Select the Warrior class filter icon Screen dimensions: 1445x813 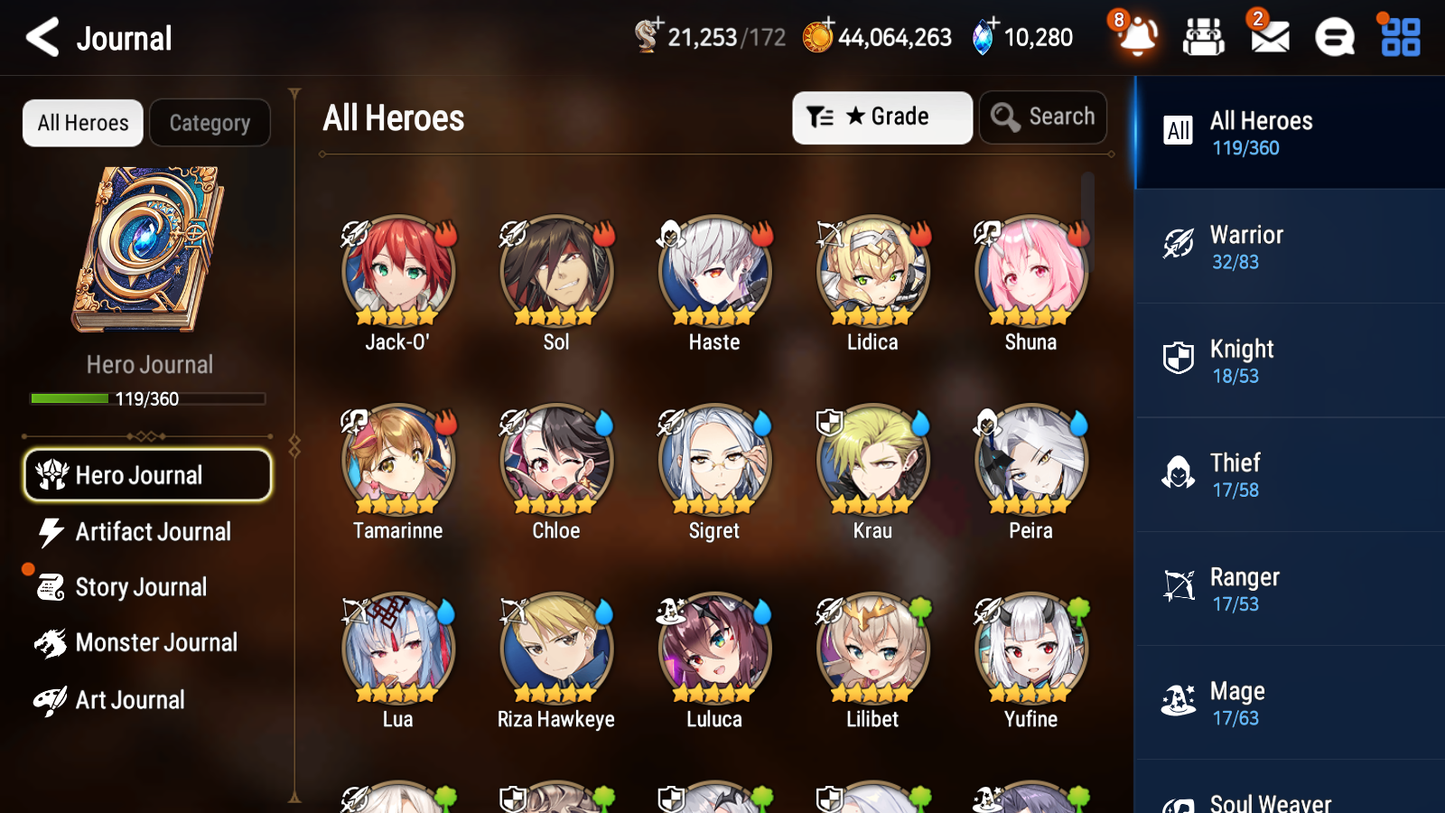[1178, 245]
